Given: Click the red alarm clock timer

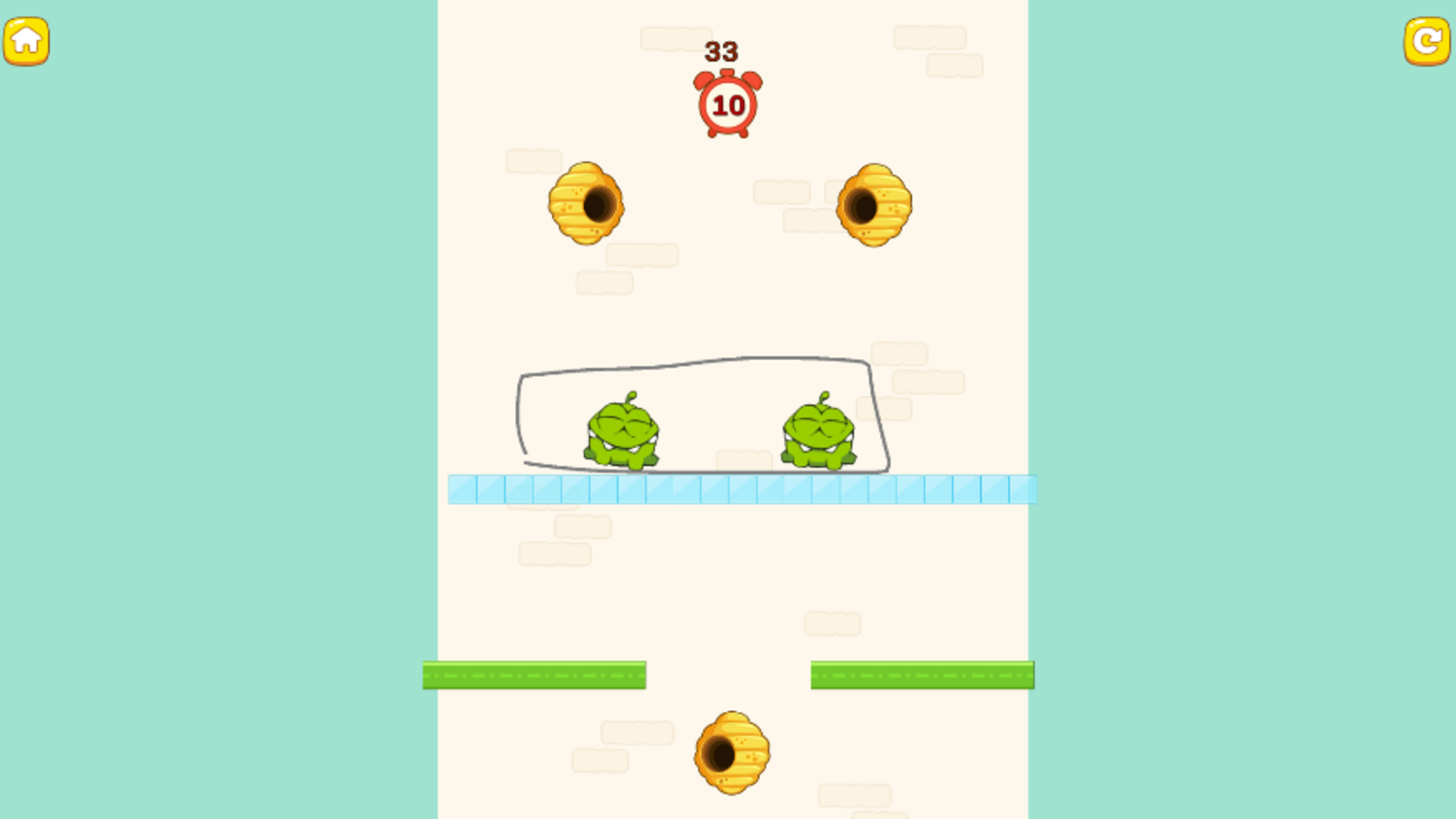Looking at the screenshot, I should 727,105.
